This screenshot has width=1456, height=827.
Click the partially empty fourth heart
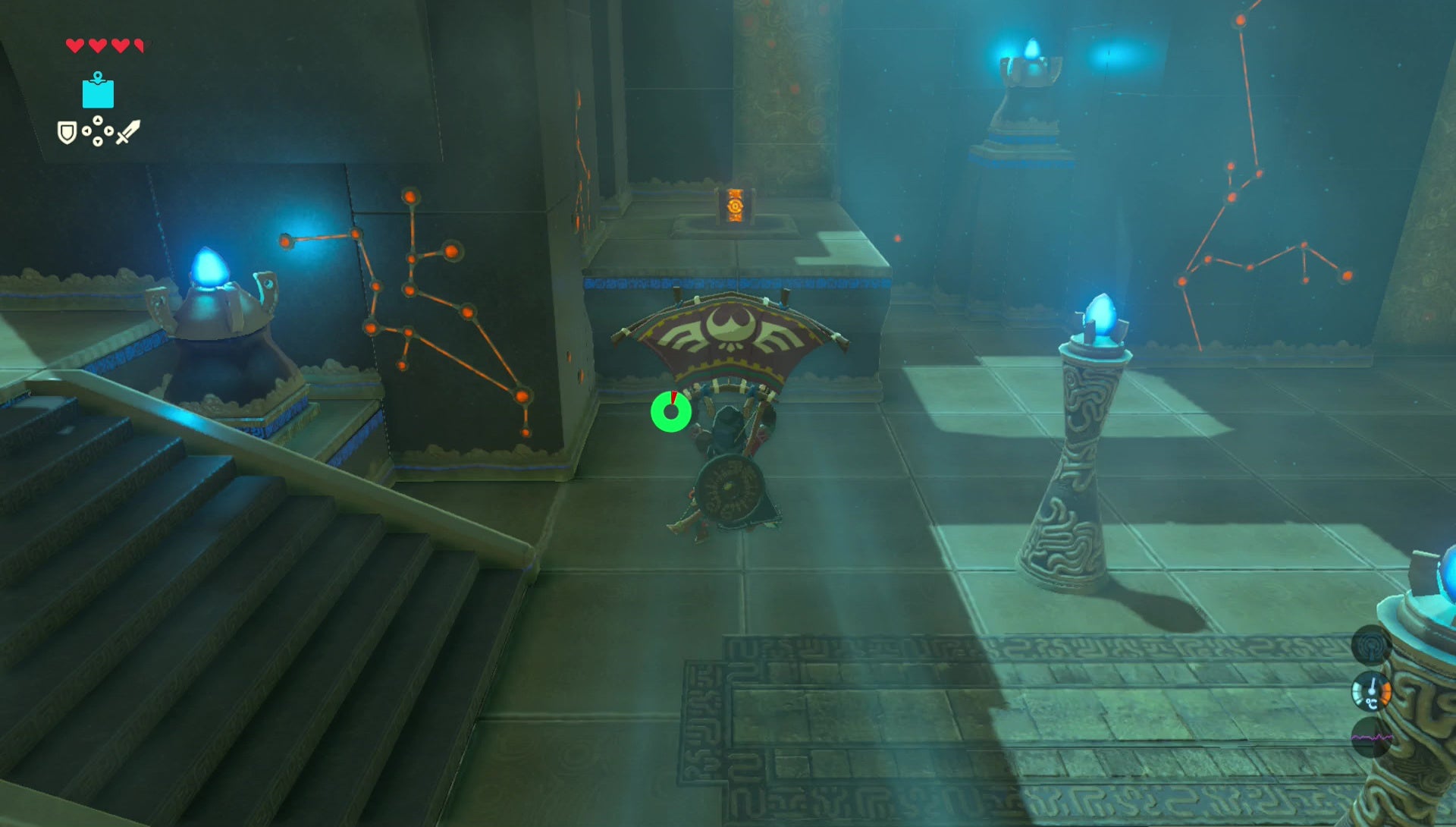pos(138,45)
